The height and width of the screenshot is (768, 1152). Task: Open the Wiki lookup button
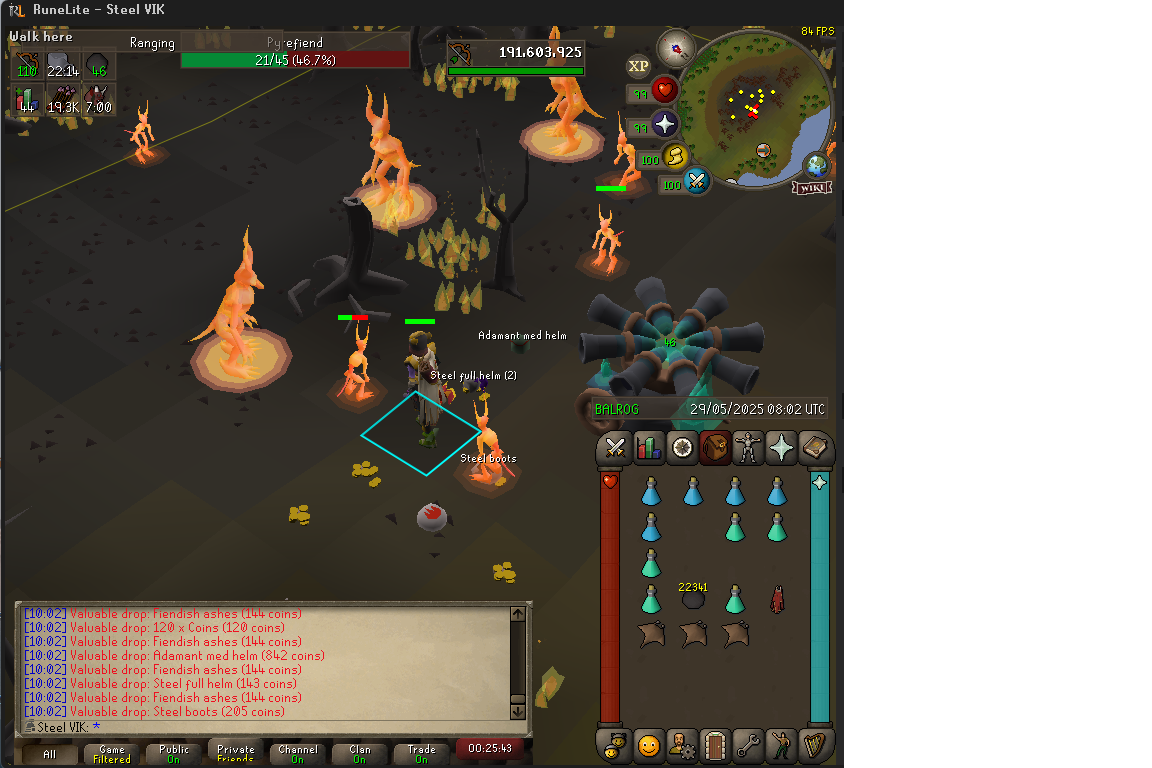[811, 187]
